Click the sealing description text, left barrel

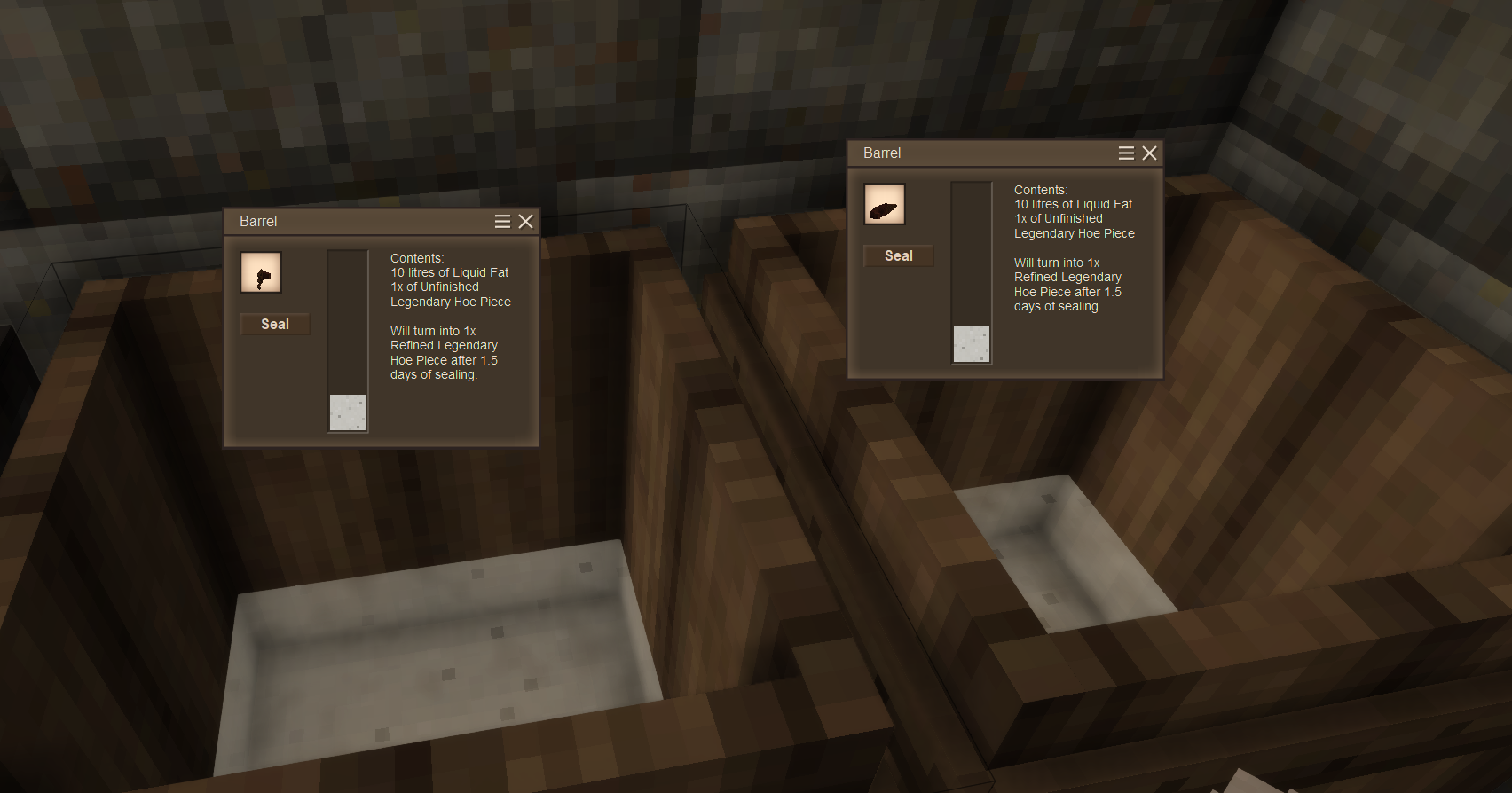pyautogui.click(x=444, y=352)
